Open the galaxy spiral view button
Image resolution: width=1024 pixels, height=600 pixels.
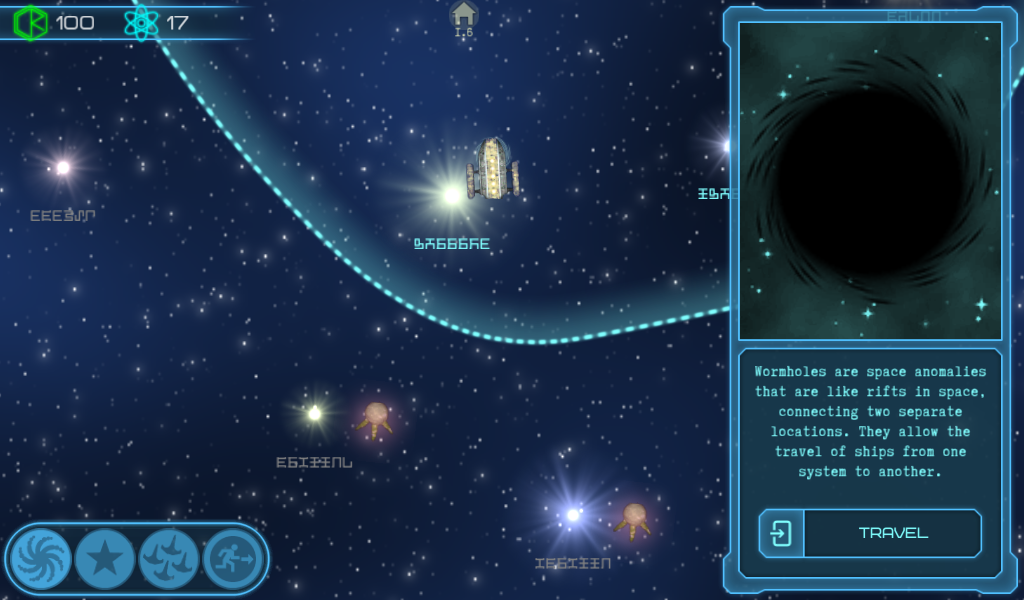41,558
